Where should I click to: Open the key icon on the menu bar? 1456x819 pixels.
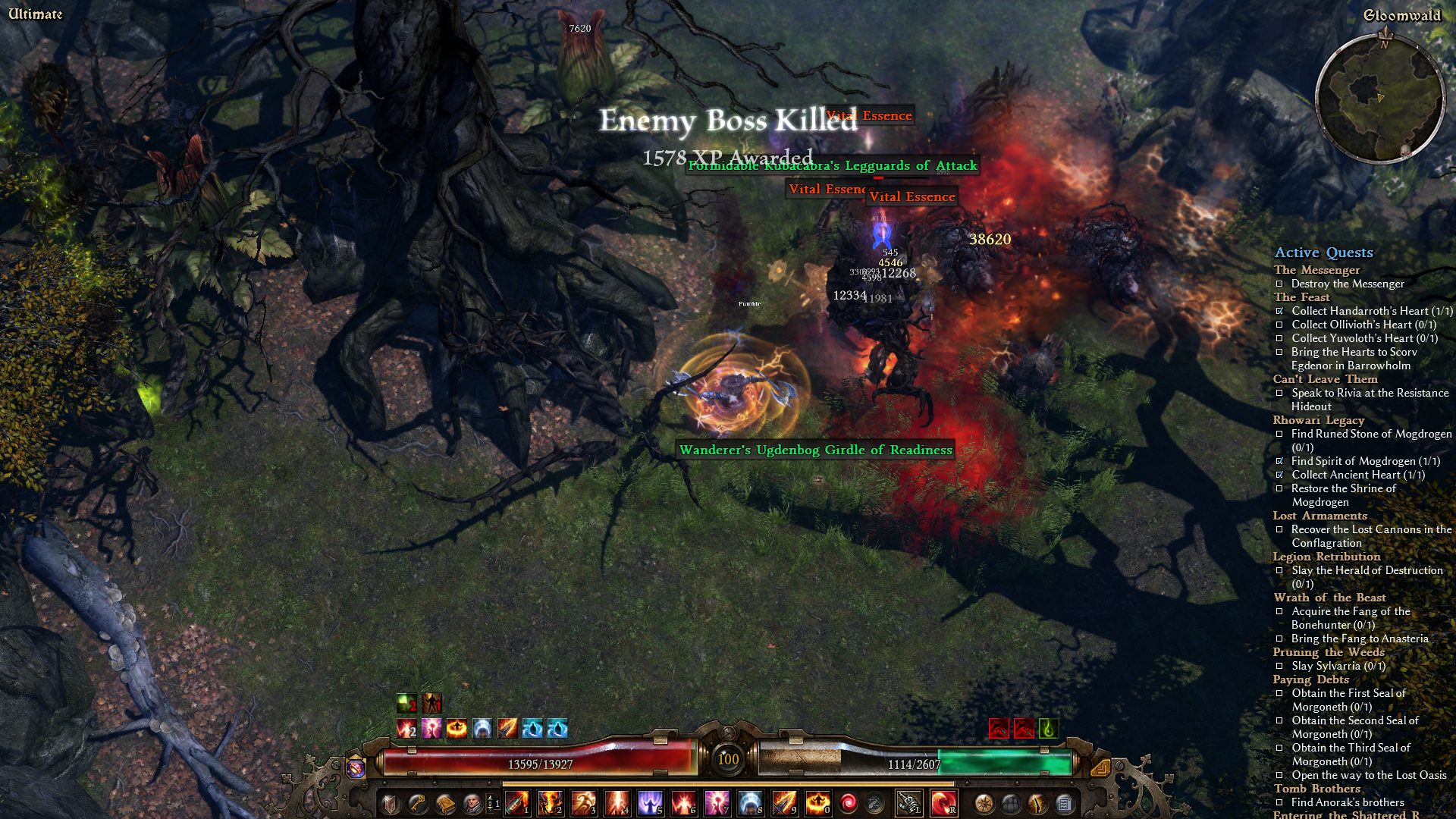tap(417, 803)
